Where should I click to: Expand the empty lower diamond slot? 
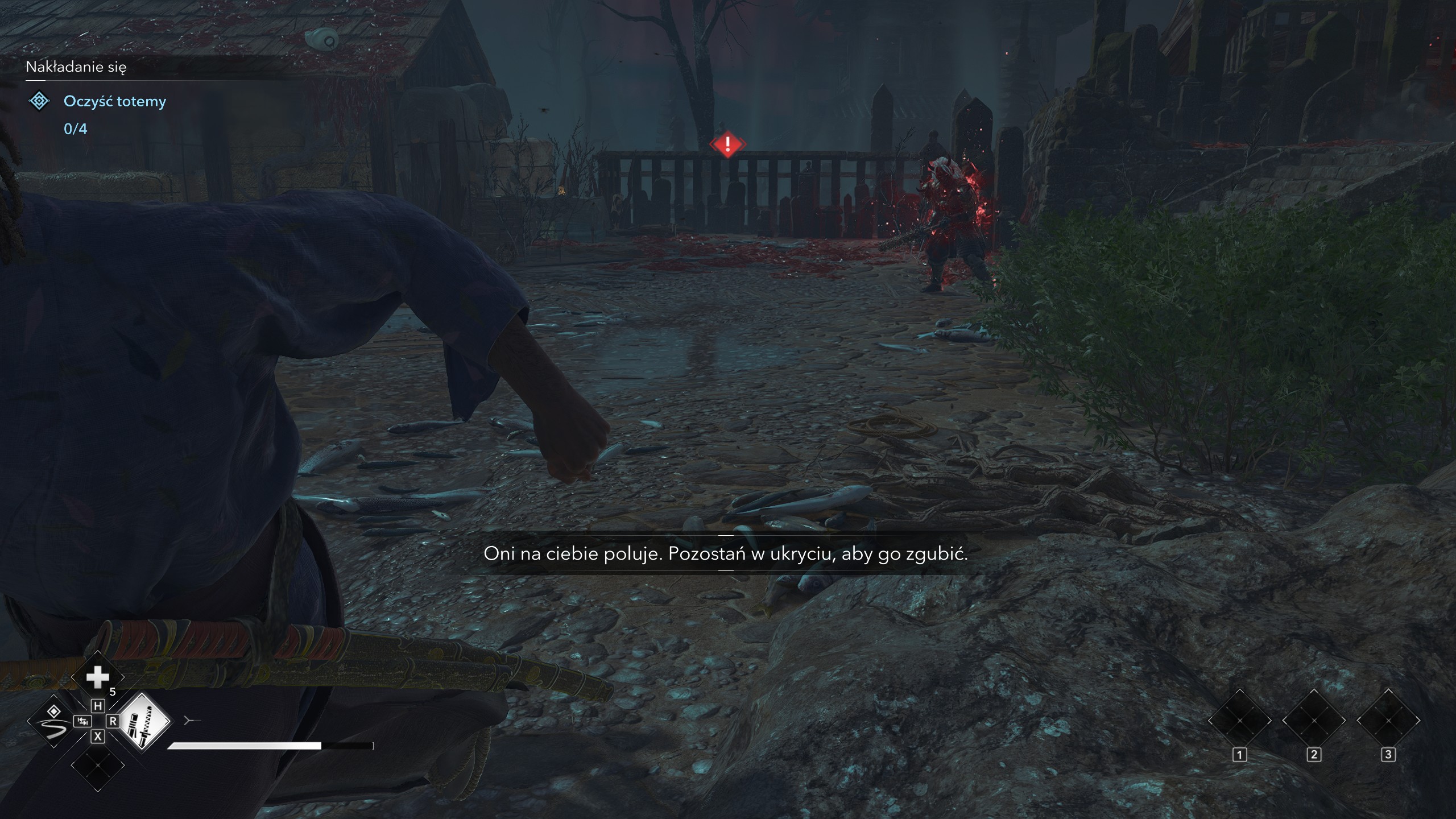coord(98,765)
